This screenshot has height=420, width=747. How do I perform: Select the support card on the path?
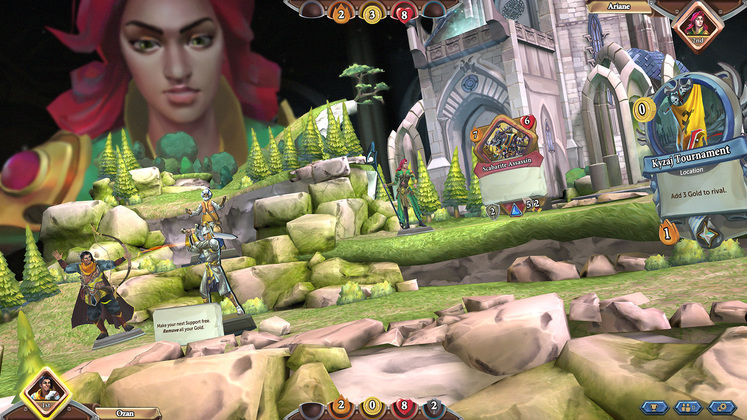pyautogui.click(x=190, y=325)
